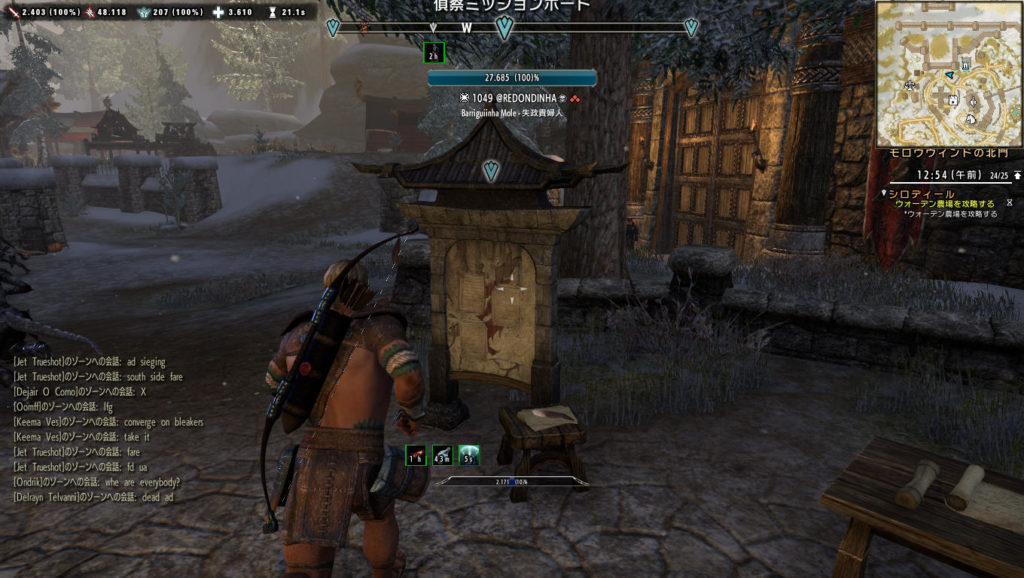Select the 43m buff icon

442,456
